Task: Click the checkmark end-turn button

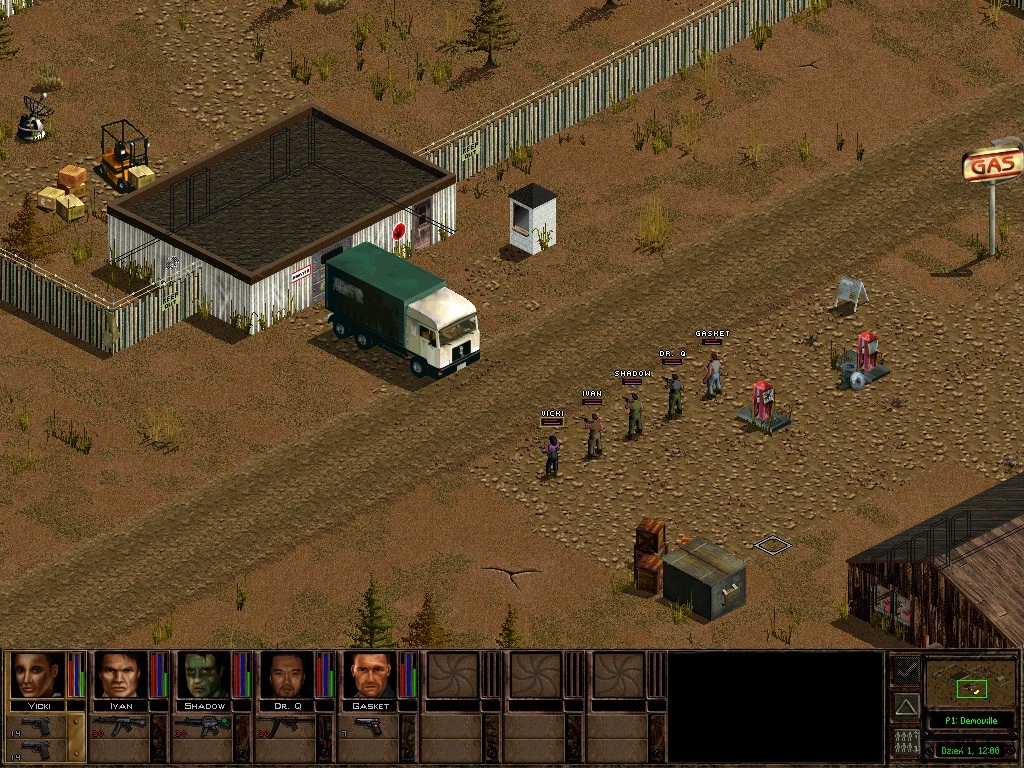Action: [x=906, y=669]
